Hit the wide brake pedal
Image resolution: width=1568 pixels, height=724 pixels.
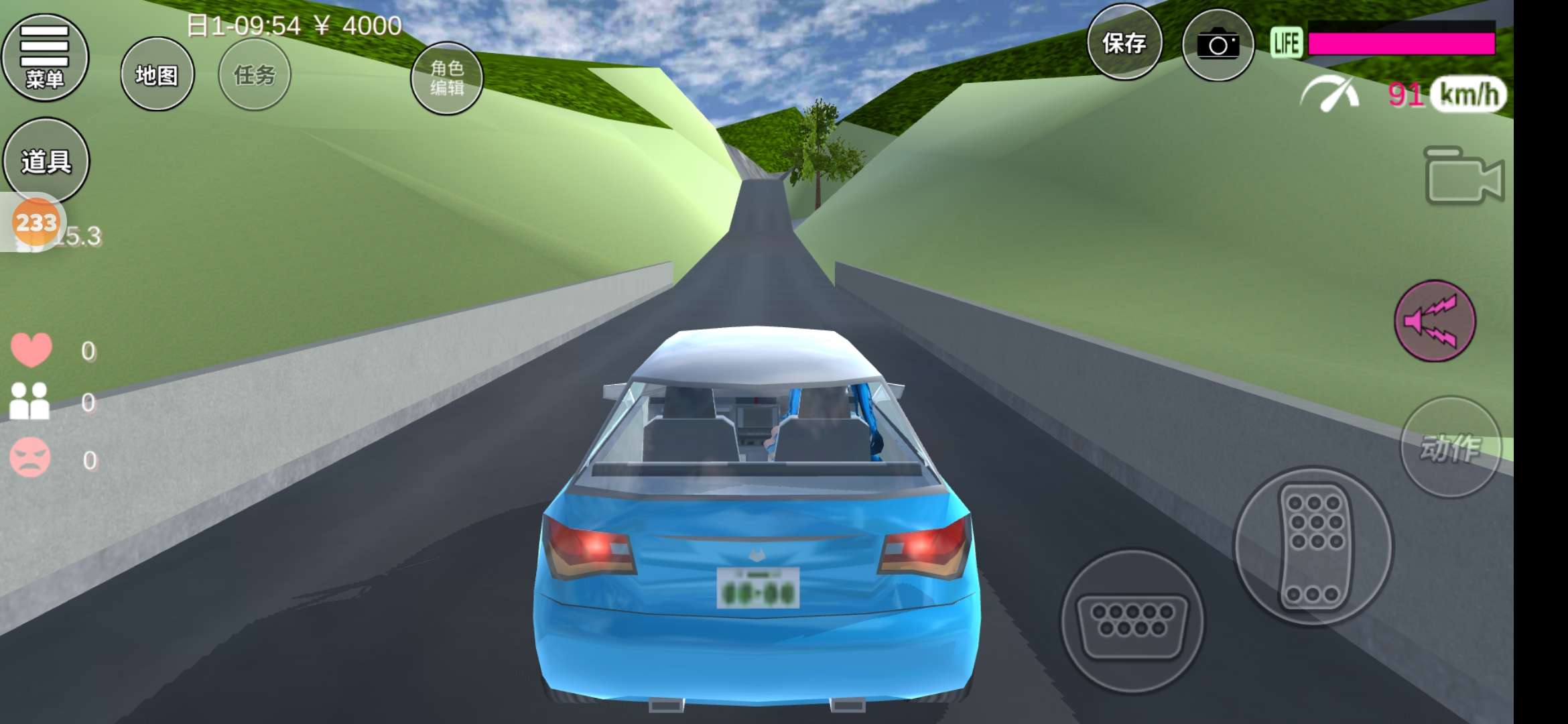(x=1131, y=621)
